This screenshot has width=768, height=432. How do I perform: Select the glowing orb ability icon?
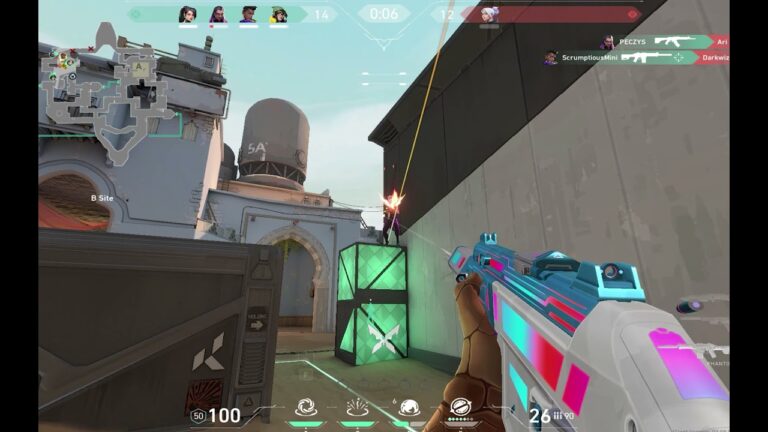(x=408, y=407)
